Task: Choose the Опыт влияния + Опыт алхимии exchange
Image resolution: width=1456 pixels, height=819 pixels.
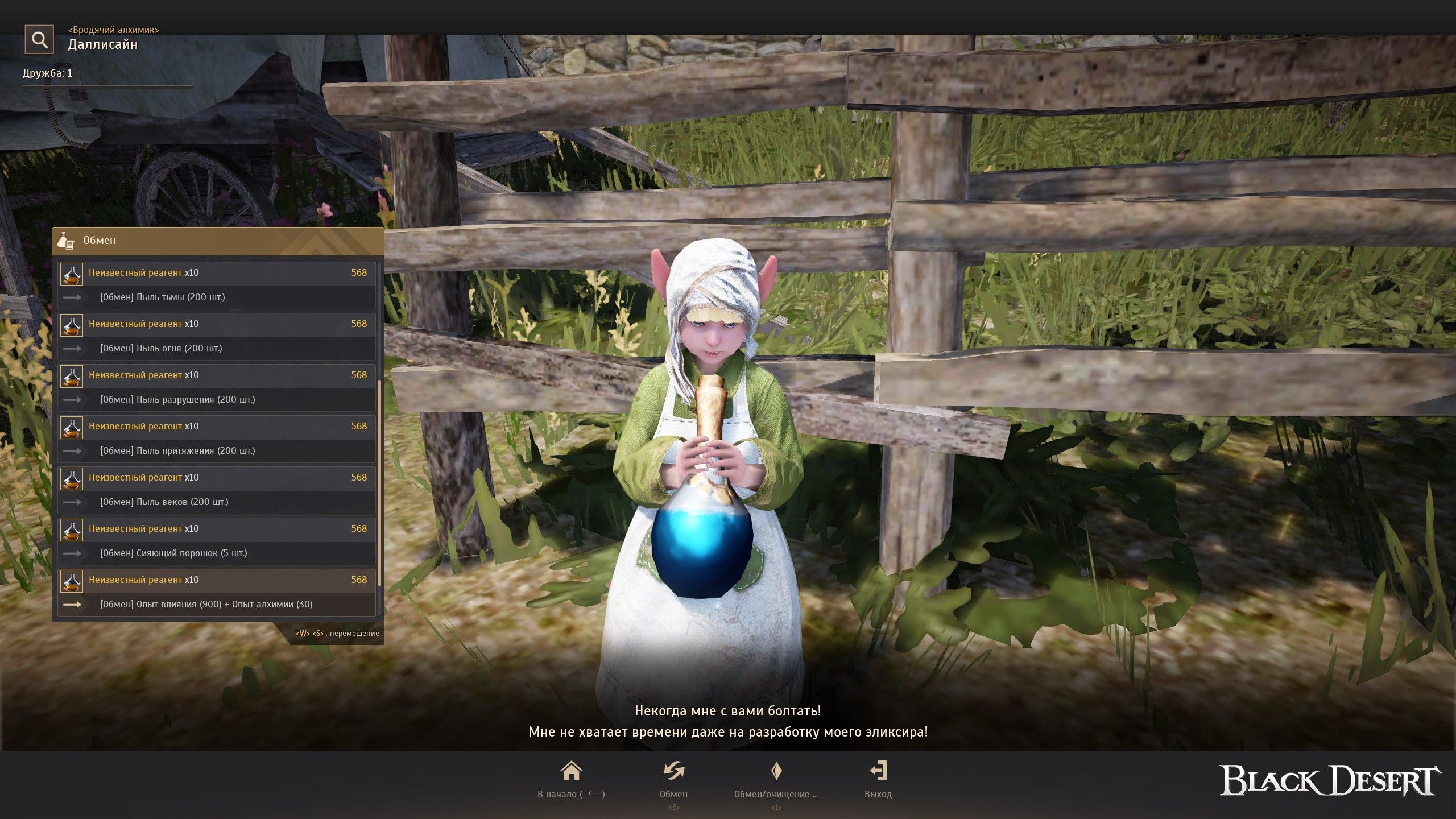Action: [x=217, y=592]
